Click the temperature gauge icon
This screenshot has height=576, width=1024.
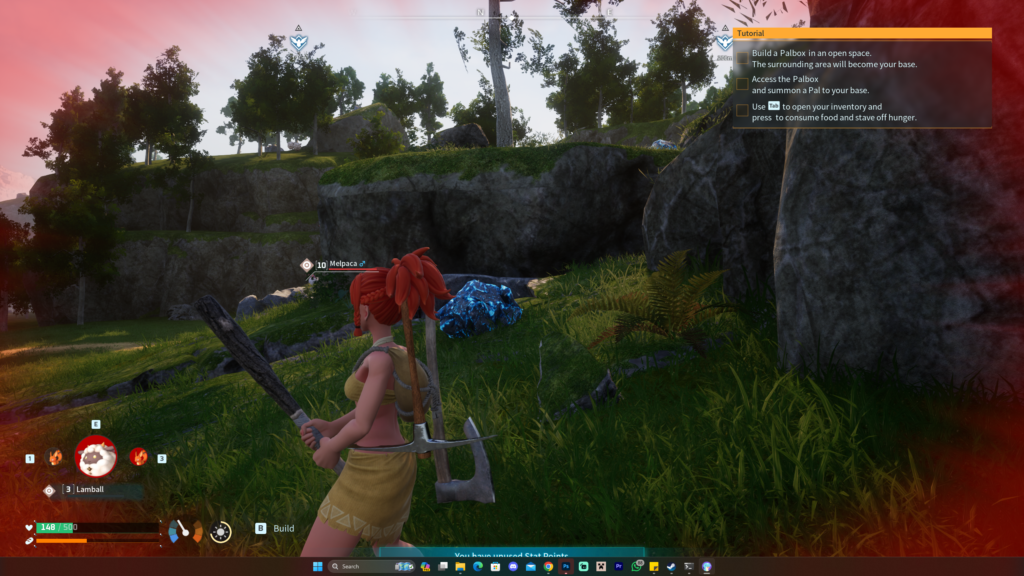point(185,531)
